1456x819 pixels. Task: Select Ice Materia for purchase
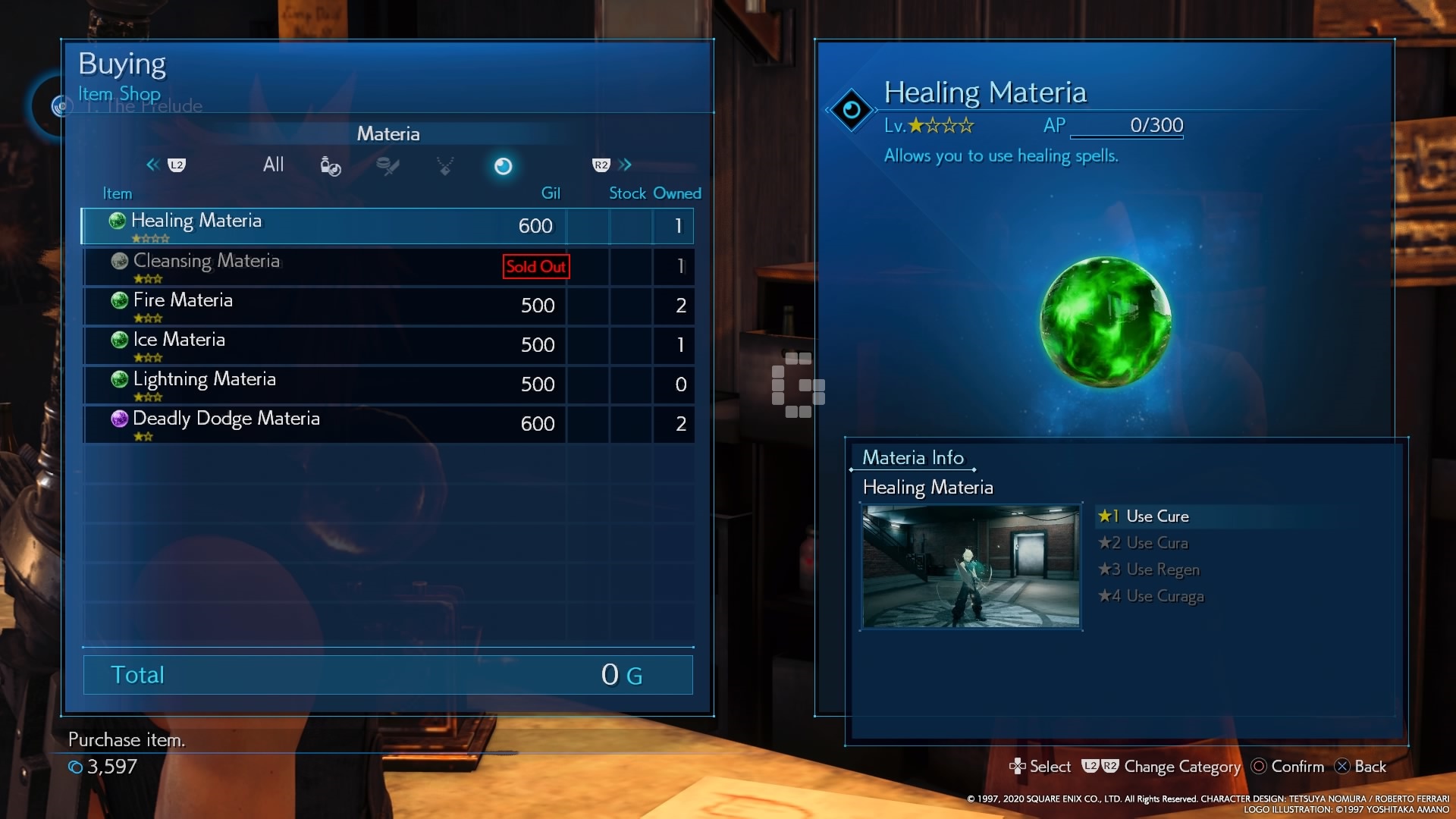(387, 345)
